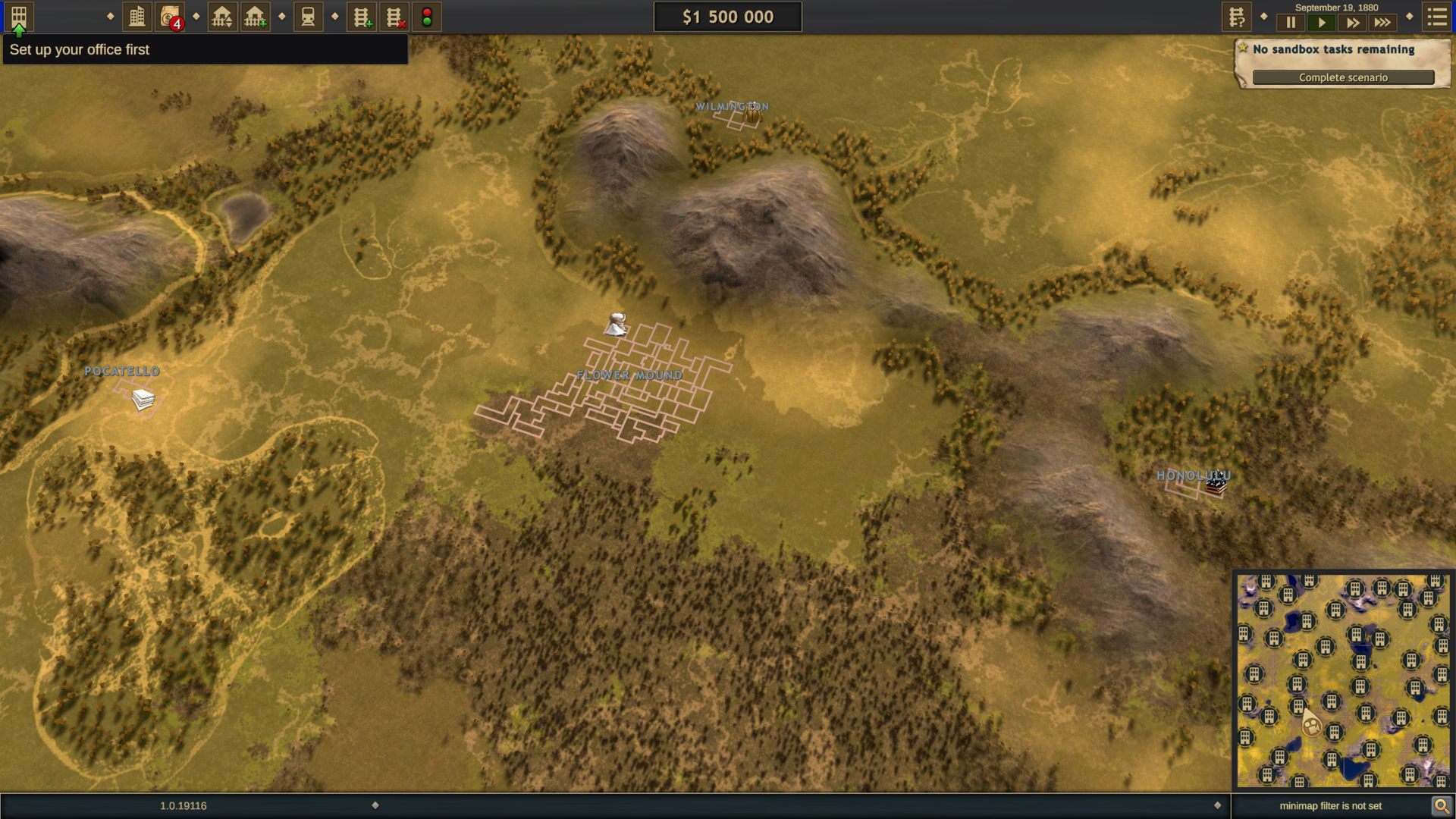Open the track help icon
This screenshot has height=819, width=1456.
pyautogui.click(x=1236, y=17)
